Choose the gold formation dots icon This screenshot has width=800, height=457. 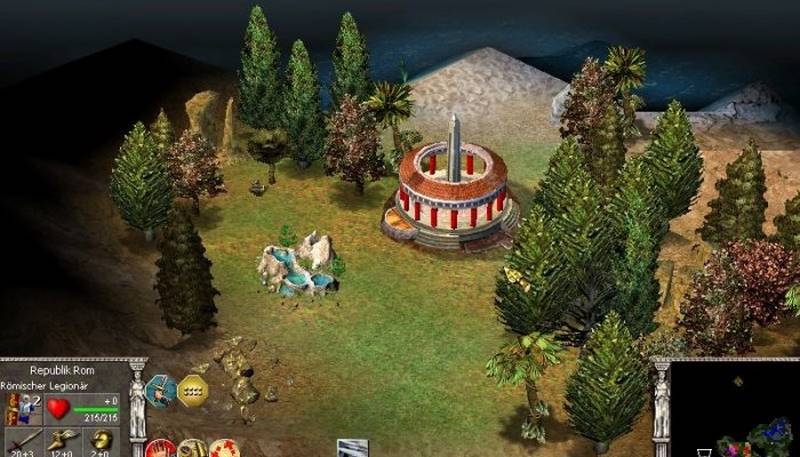[193, 391]
